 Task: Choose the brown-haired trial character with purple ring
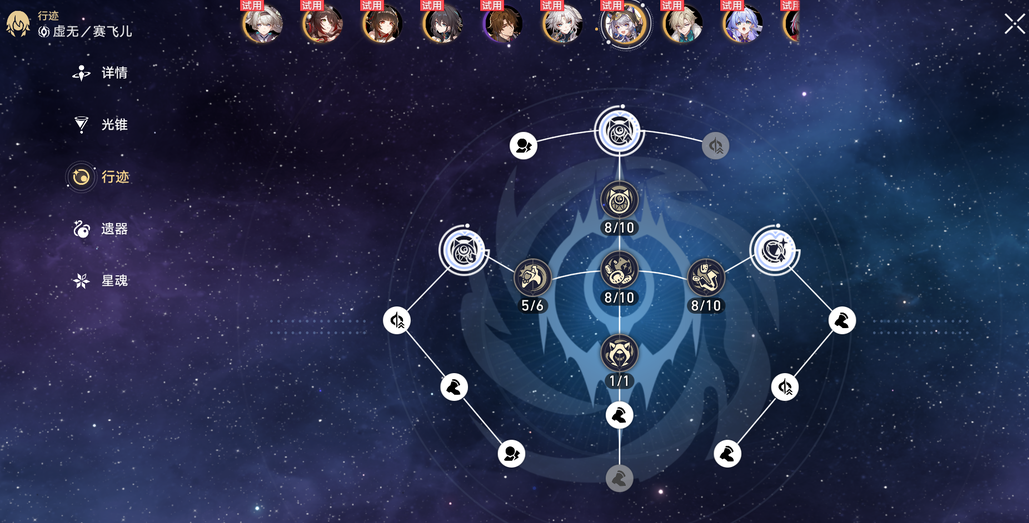click(x=502, y=24)
